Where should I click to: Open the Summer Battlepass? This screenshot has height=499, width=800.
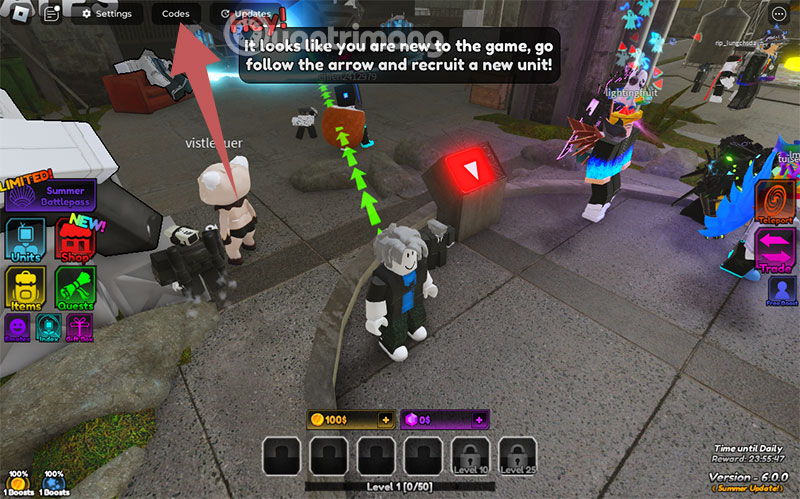(x=50, y=195)
